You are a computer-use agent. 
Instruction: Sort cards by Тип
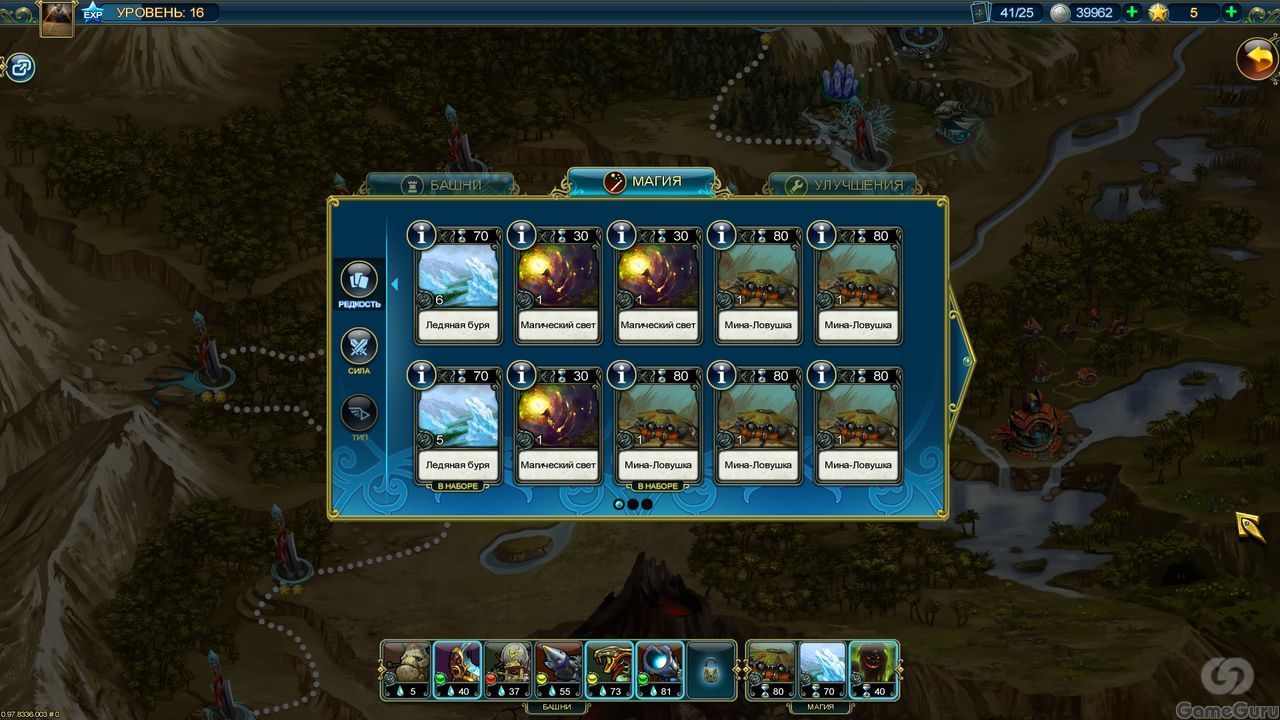pos(359,416)
